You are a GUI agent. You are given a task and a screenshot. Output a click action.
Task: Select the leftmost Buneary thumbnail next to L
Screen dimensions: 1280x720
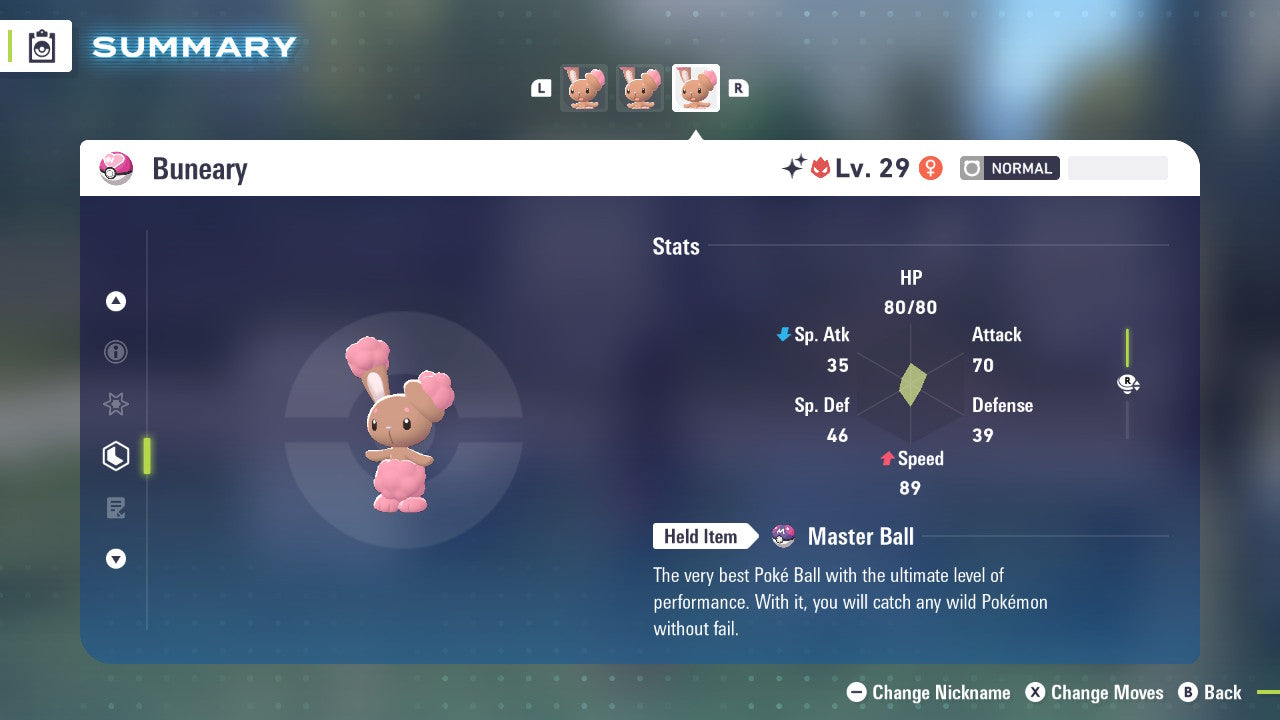(x=584, y=88)
